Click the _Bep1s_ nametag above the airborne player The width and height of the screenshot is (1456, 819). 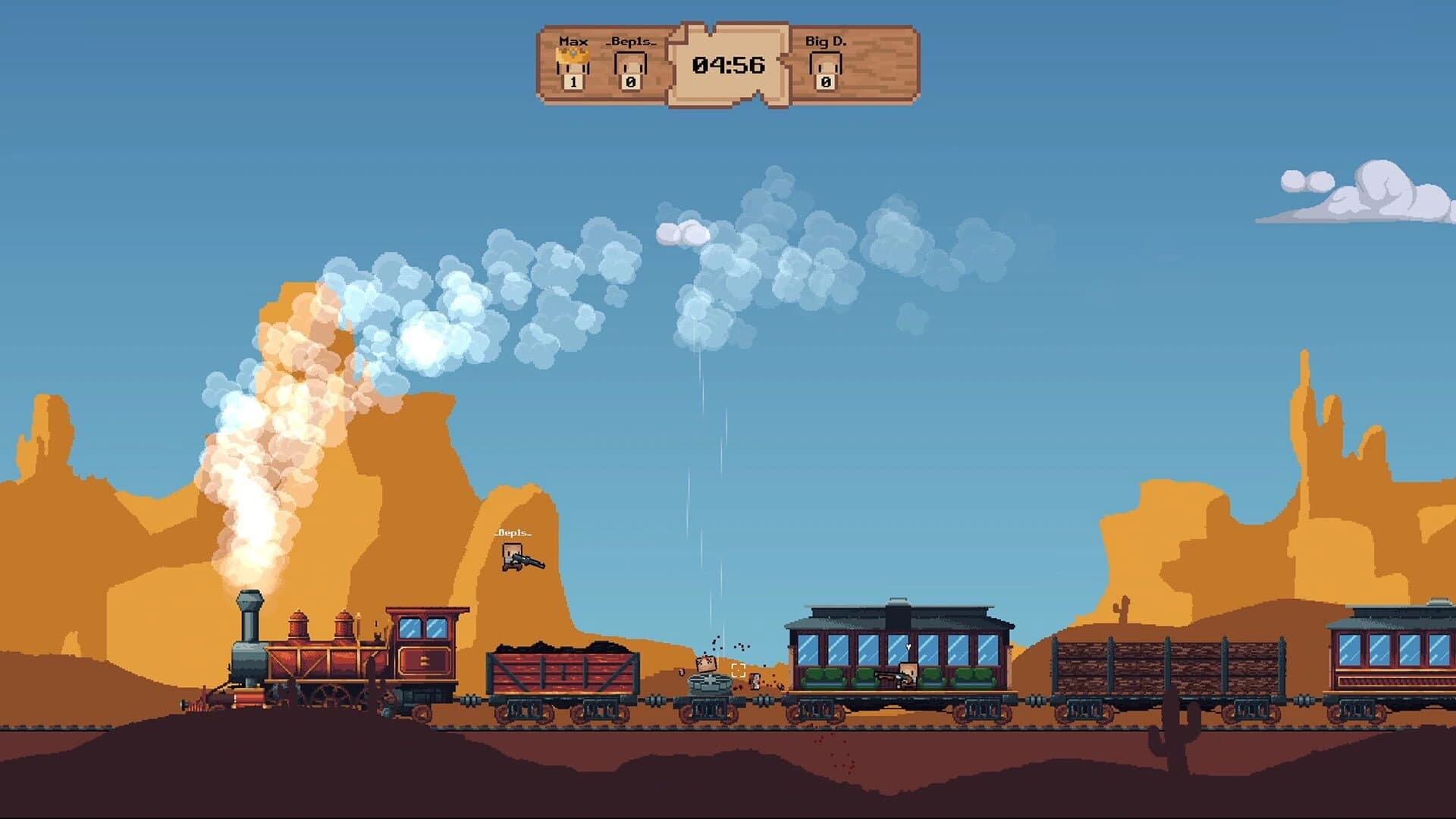(513, 534)
